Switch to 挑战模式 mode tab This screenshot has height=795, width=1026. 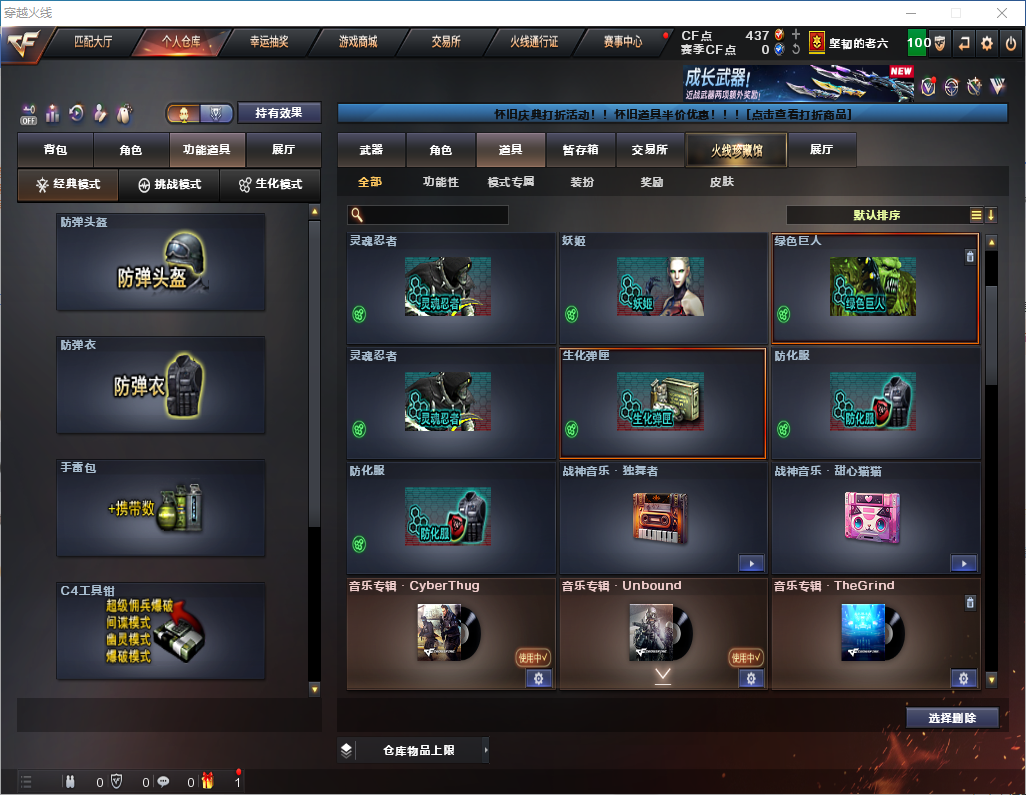tap(169, 185)
